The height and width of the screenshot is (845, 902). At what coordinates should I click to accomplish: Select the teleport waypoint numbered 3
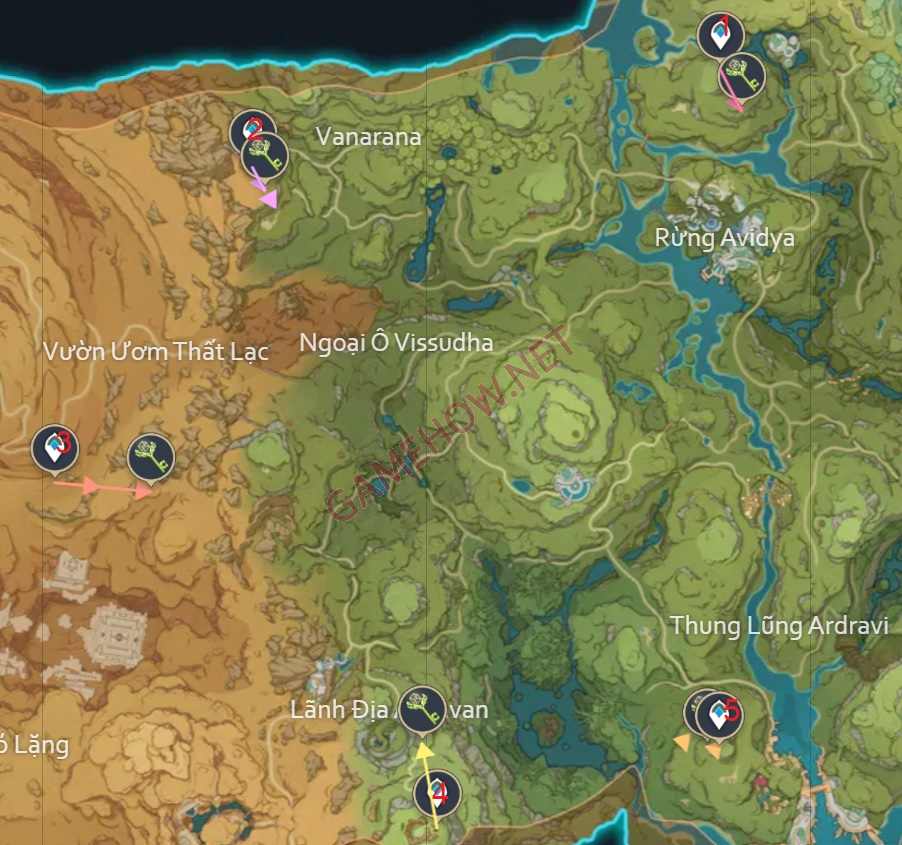pyautogui.click(x=55, y=447)
